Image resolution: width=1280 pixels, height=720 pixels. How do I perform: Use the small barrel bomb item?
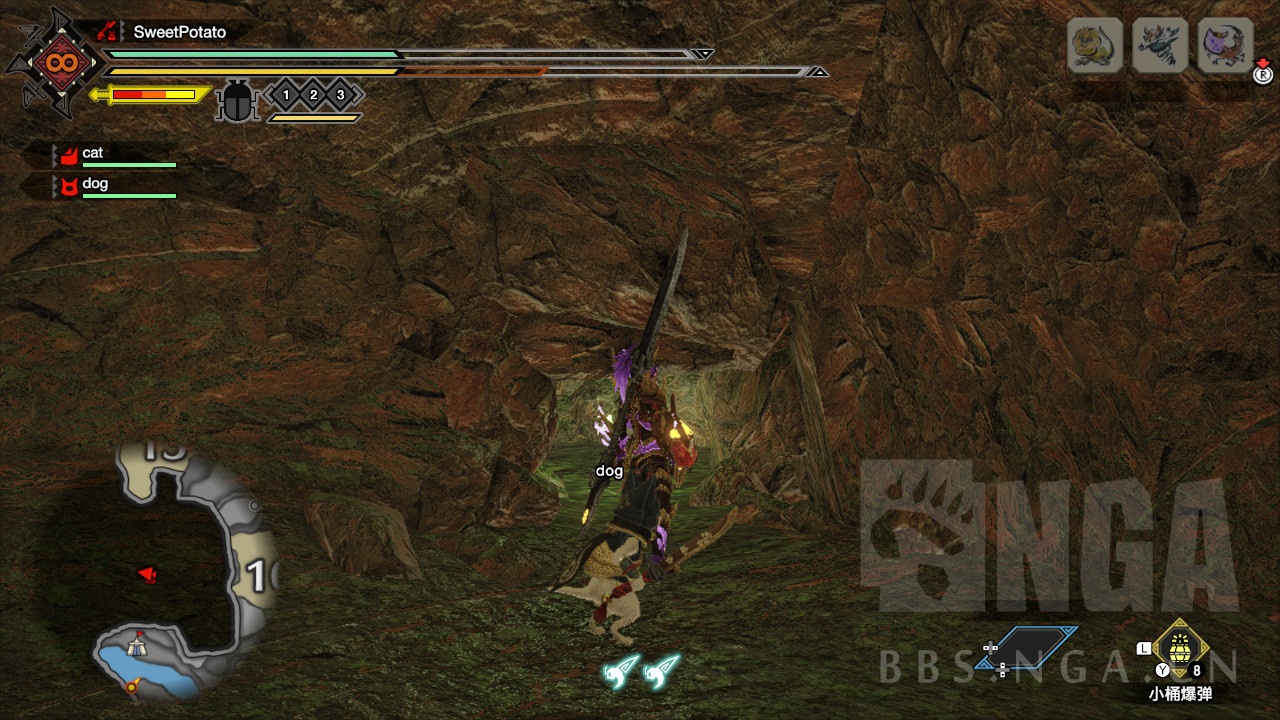1180,648
